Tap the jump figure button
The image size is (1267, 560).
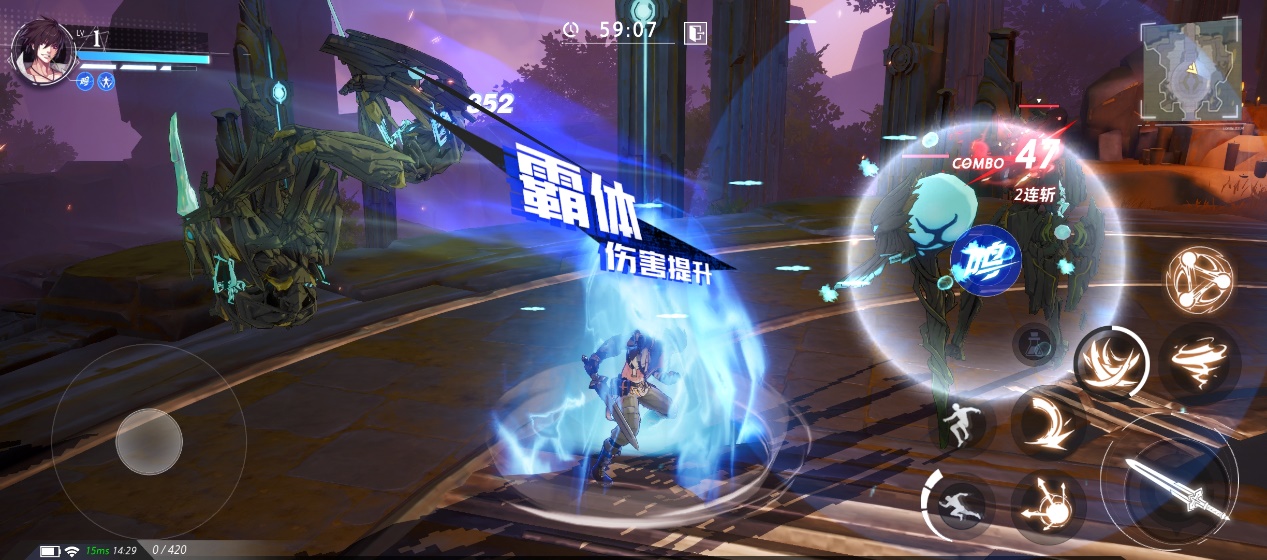click(x=962, y=423)
